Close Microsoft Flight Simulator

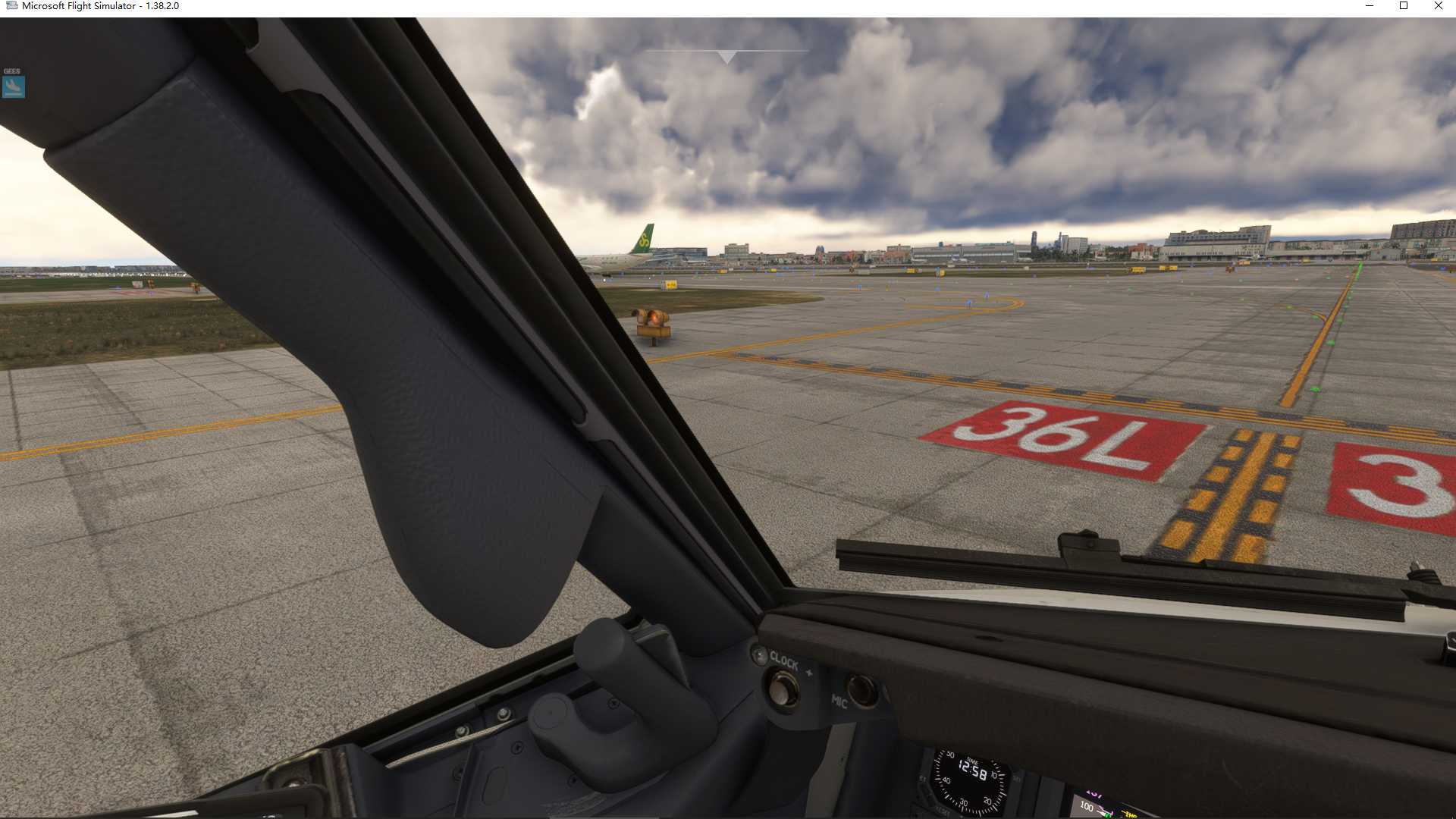pos(1438,6)
